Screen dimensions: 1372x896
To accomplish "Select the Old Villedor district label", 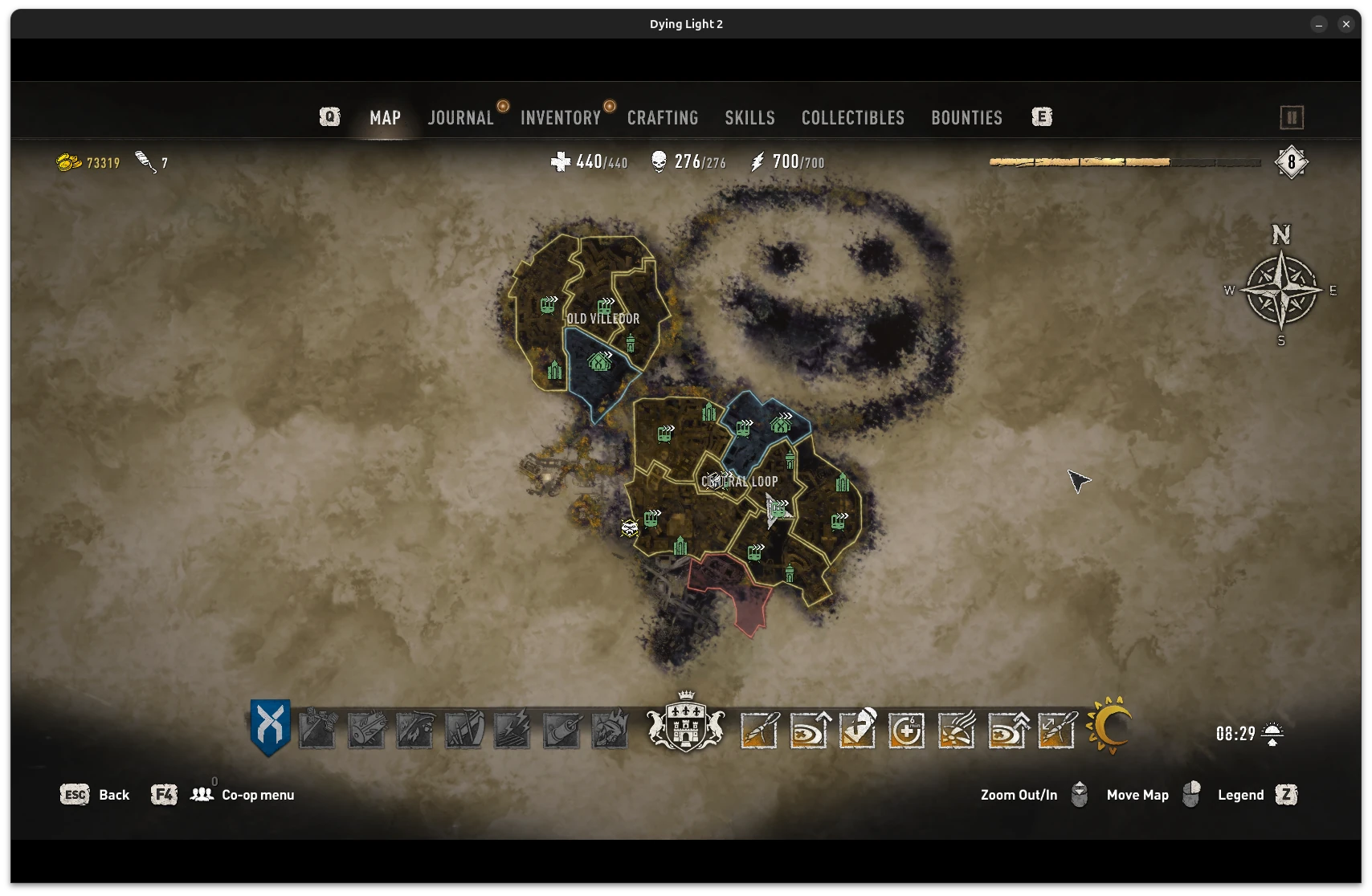I will (603, 319).
